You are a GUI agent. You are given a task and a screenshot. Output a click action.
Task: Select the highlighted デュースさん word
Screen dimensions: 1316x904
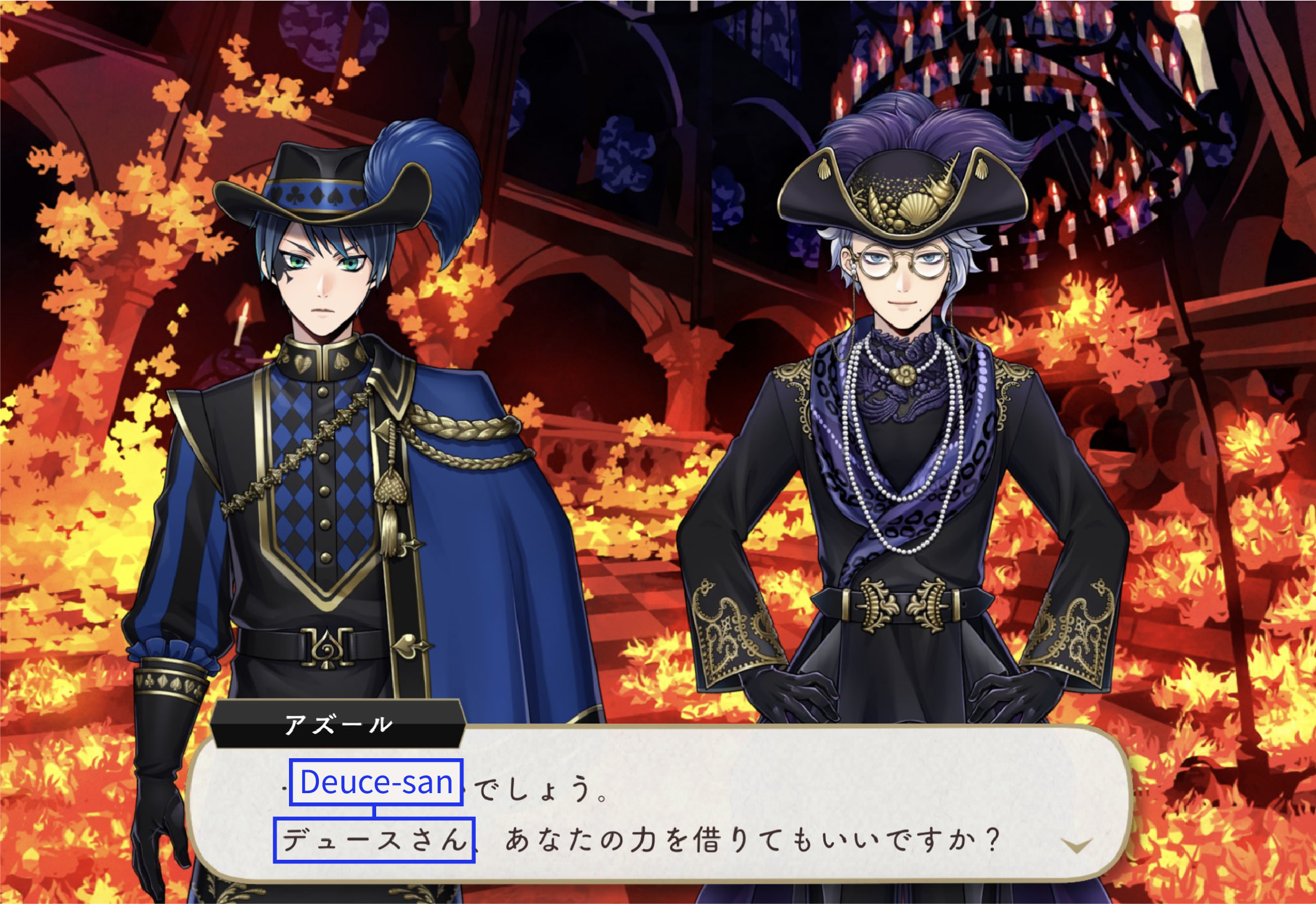click(374, 840)
